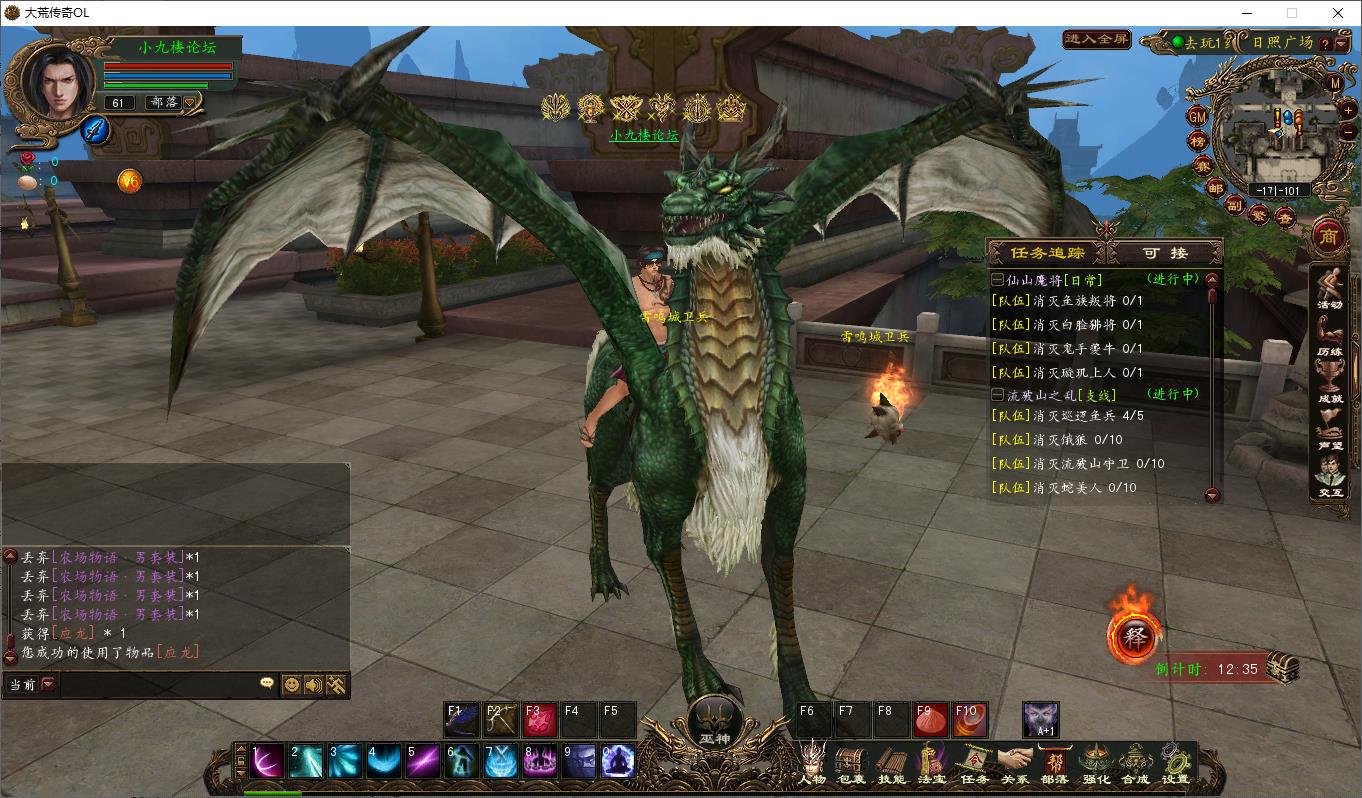
Task: Open the 包裹 inventory bag
Action: [x=851, y=762]
